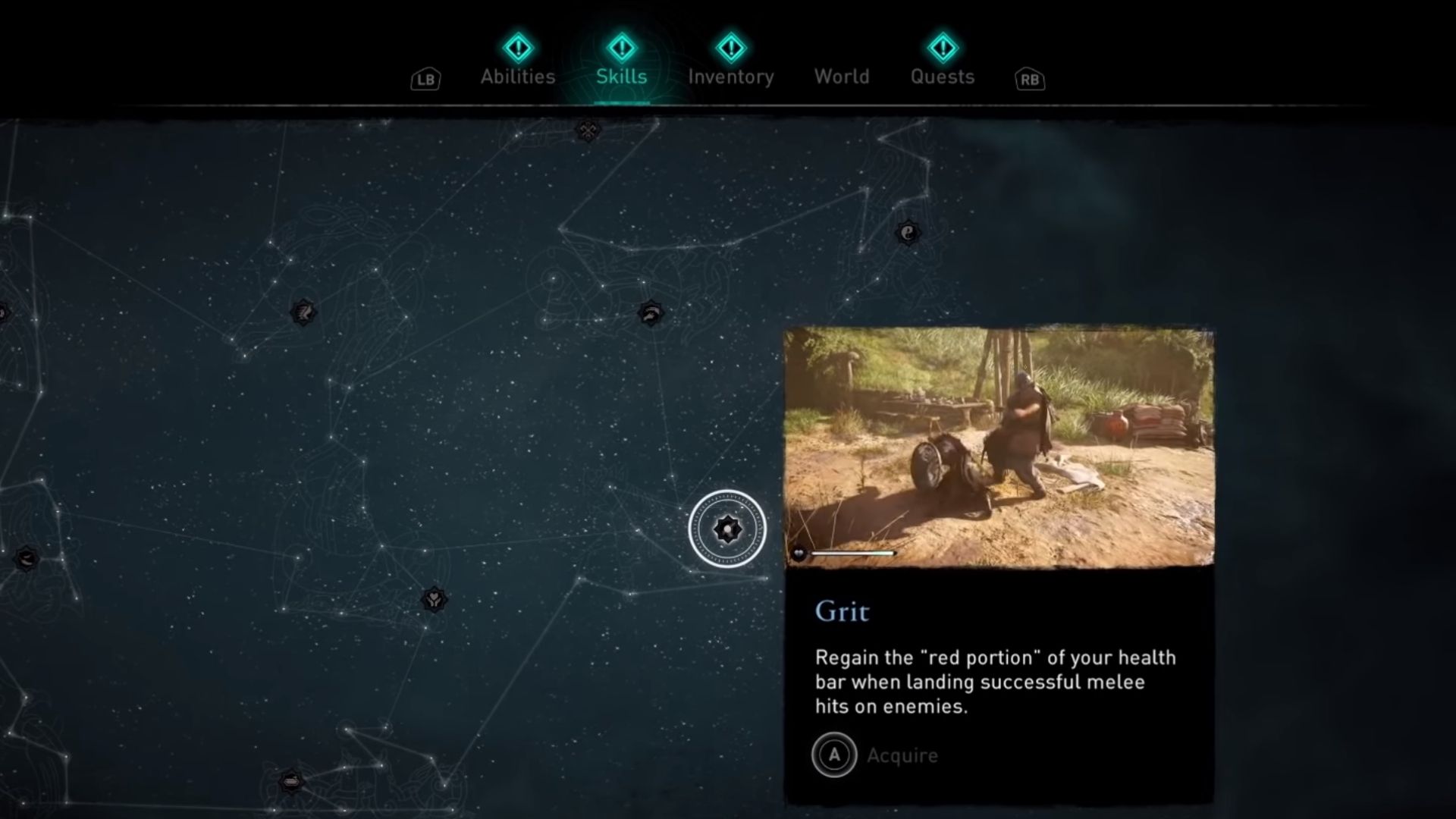
Task: Select the axe skill node at top center
Action: click(588, 130)
